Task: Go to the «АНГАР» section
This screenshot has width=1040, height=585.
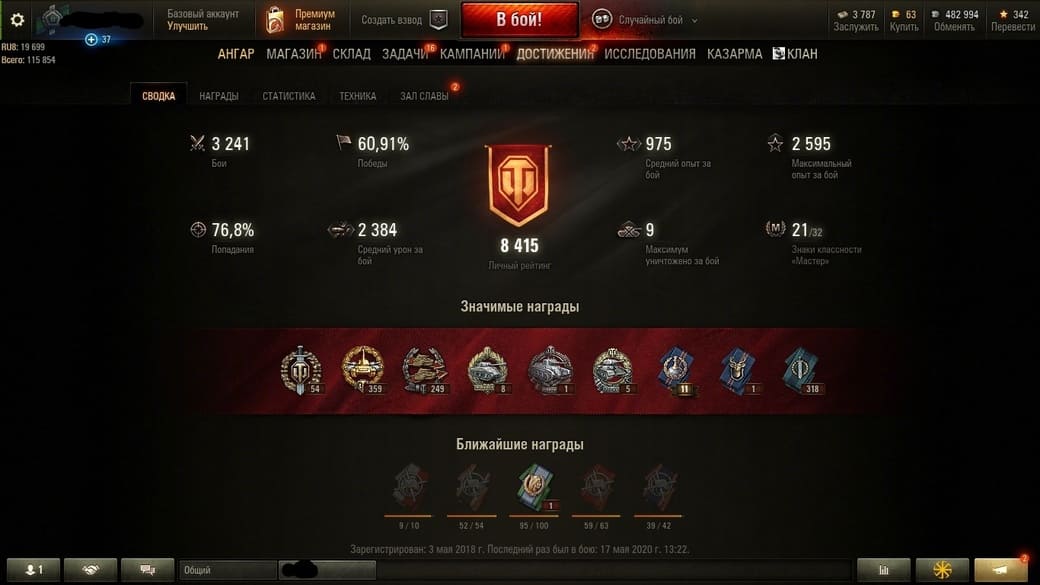Action: pyautogui.click(x=236, y=54)
